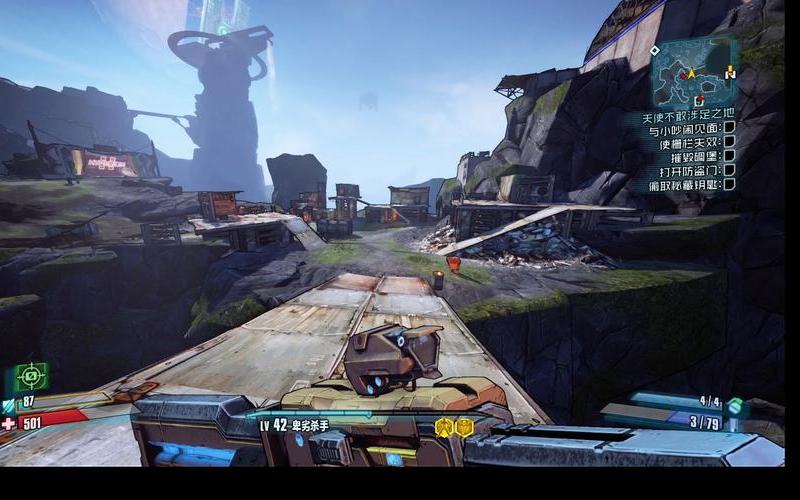
Task: Tick the 与小吵闹见面 objective checkbox
Action: click(730, 129)
